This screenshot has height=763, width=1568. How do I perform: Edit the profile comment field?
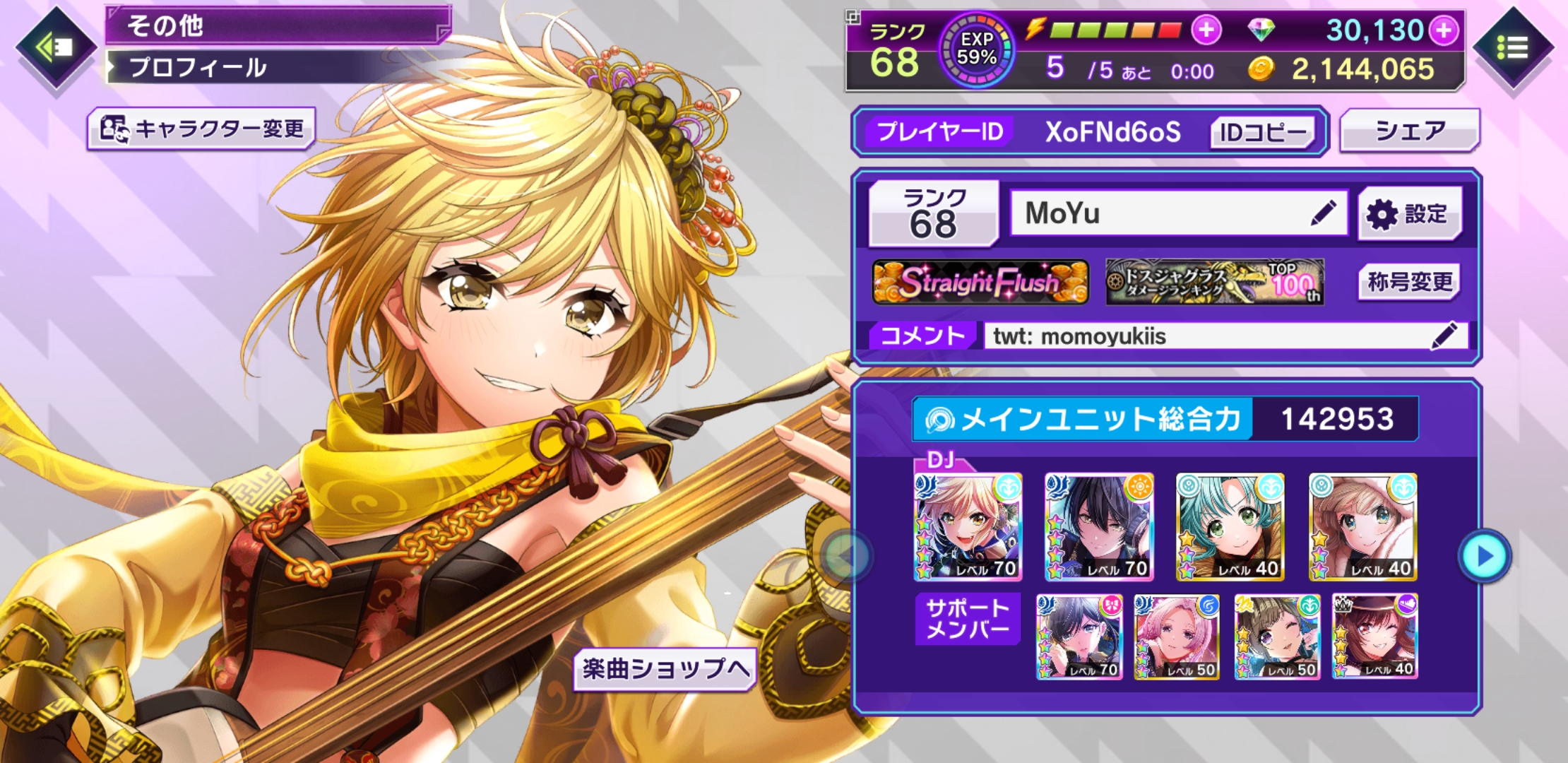(1444, 336)
